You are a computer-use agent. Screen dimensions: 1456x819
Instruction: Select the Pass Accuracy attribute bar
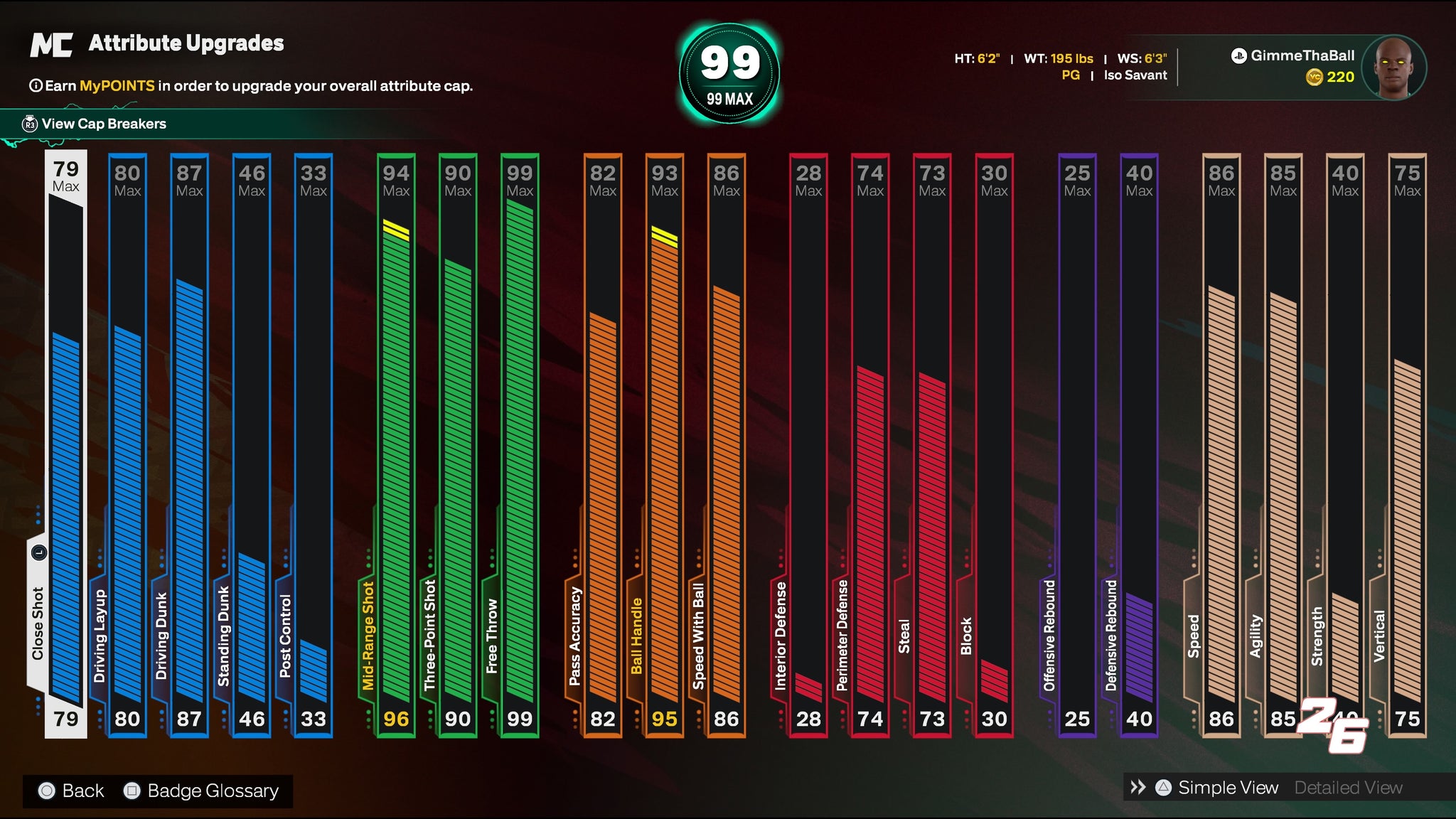click(x=603, y=444)
